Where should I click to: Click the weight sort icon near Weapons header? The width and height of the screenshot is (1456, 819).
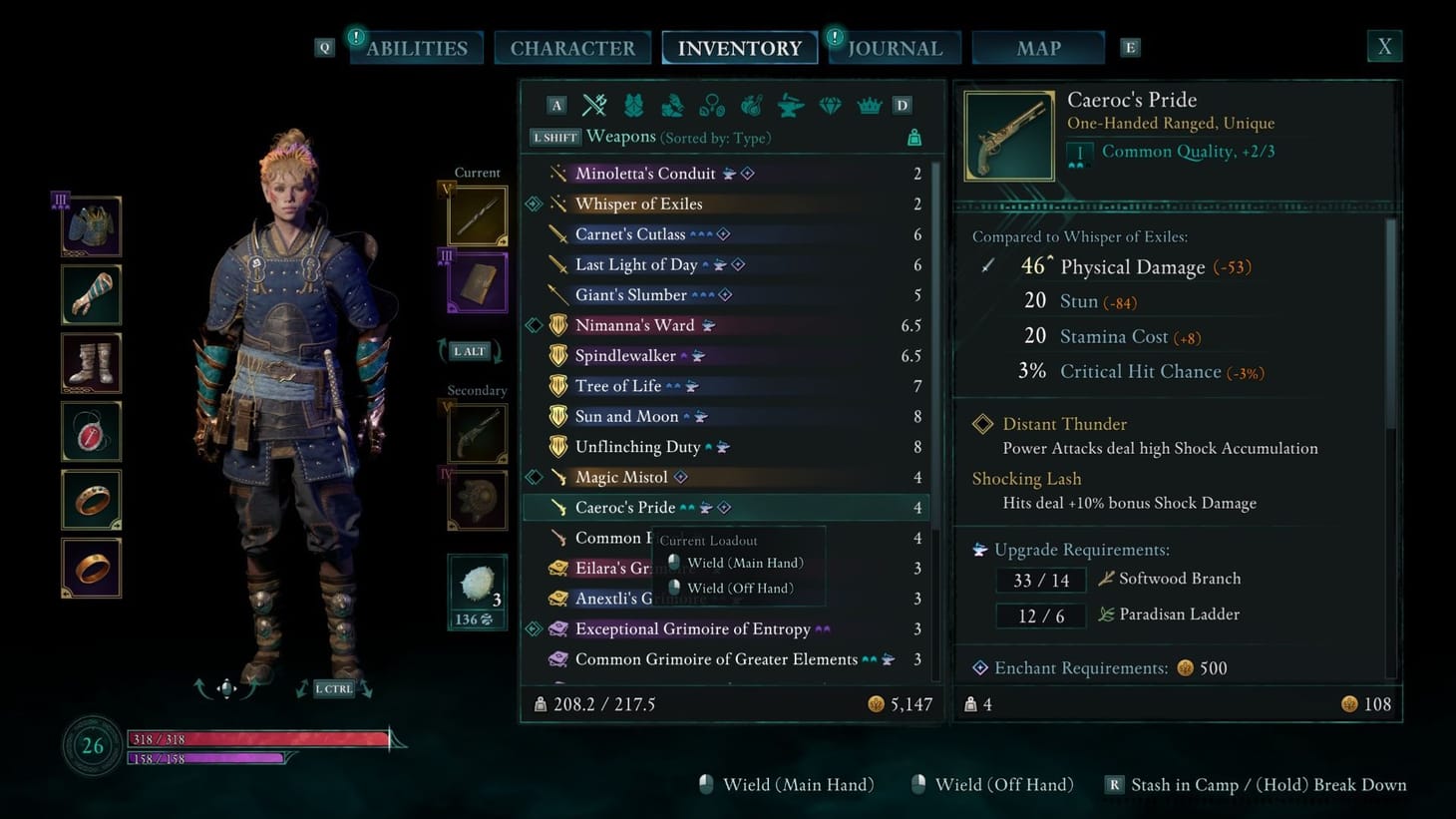pyautogui.click(x=913, y=138)
